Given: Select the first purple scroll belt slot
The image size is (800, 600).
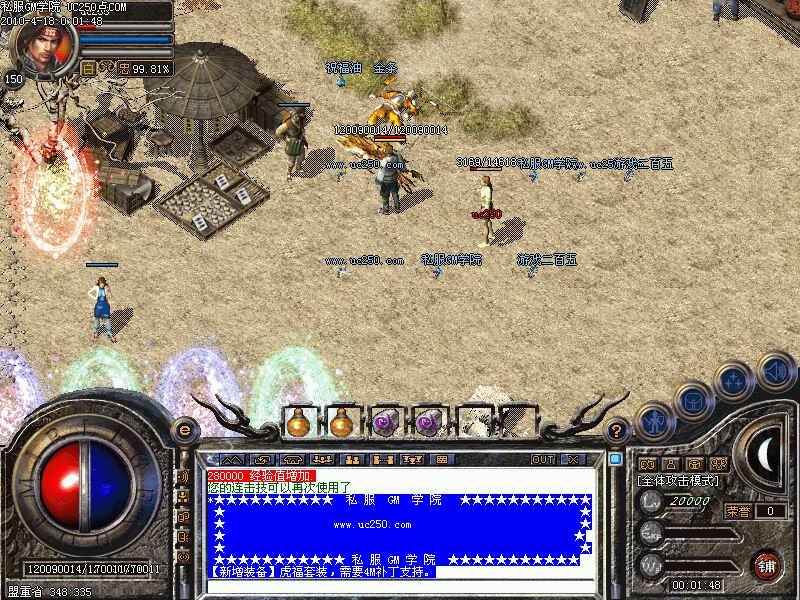Looking at the screenshot, I should (384, 423).
